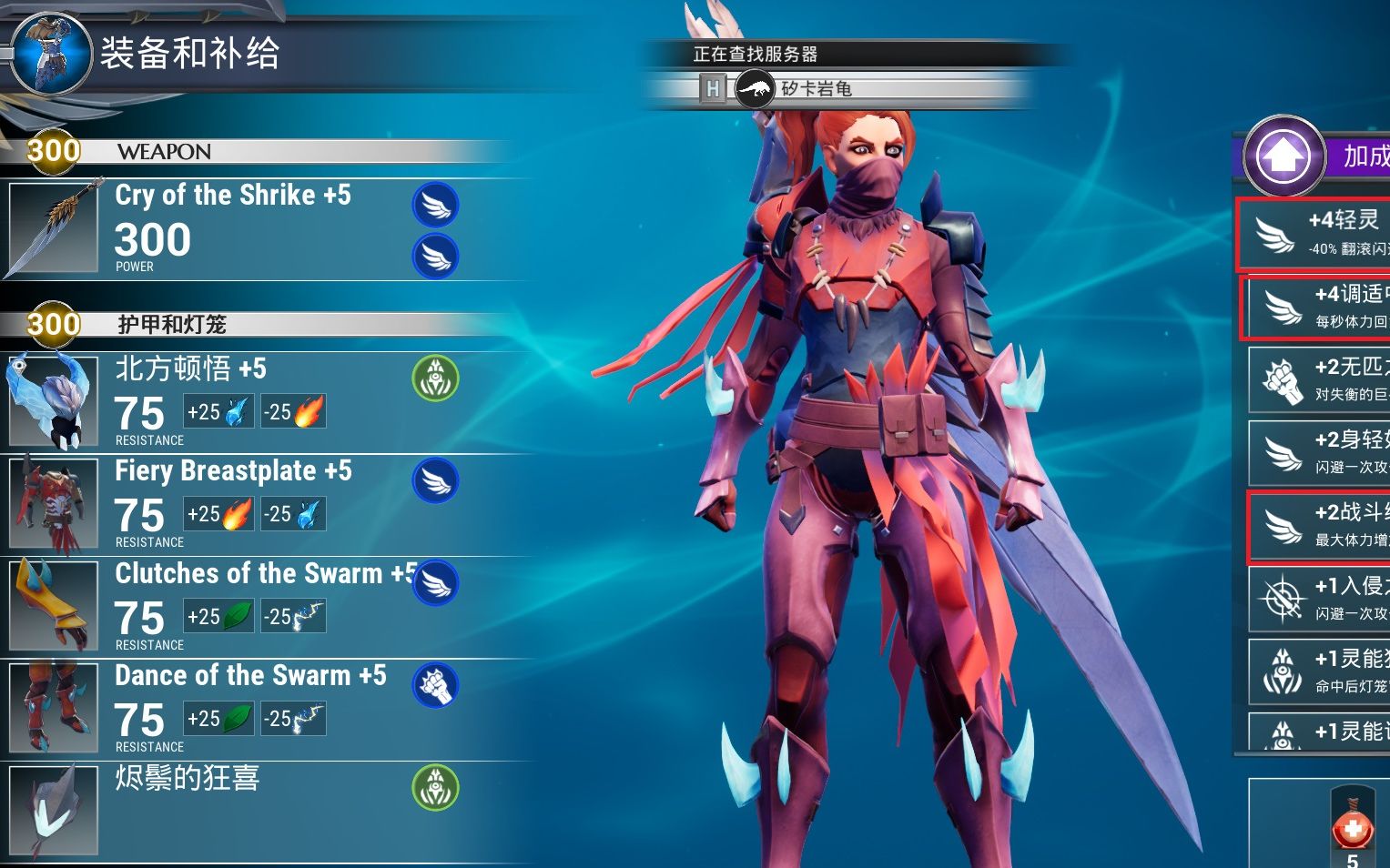
Task: Click the red health potion supply slot
Action: [x=1352, y=826]
